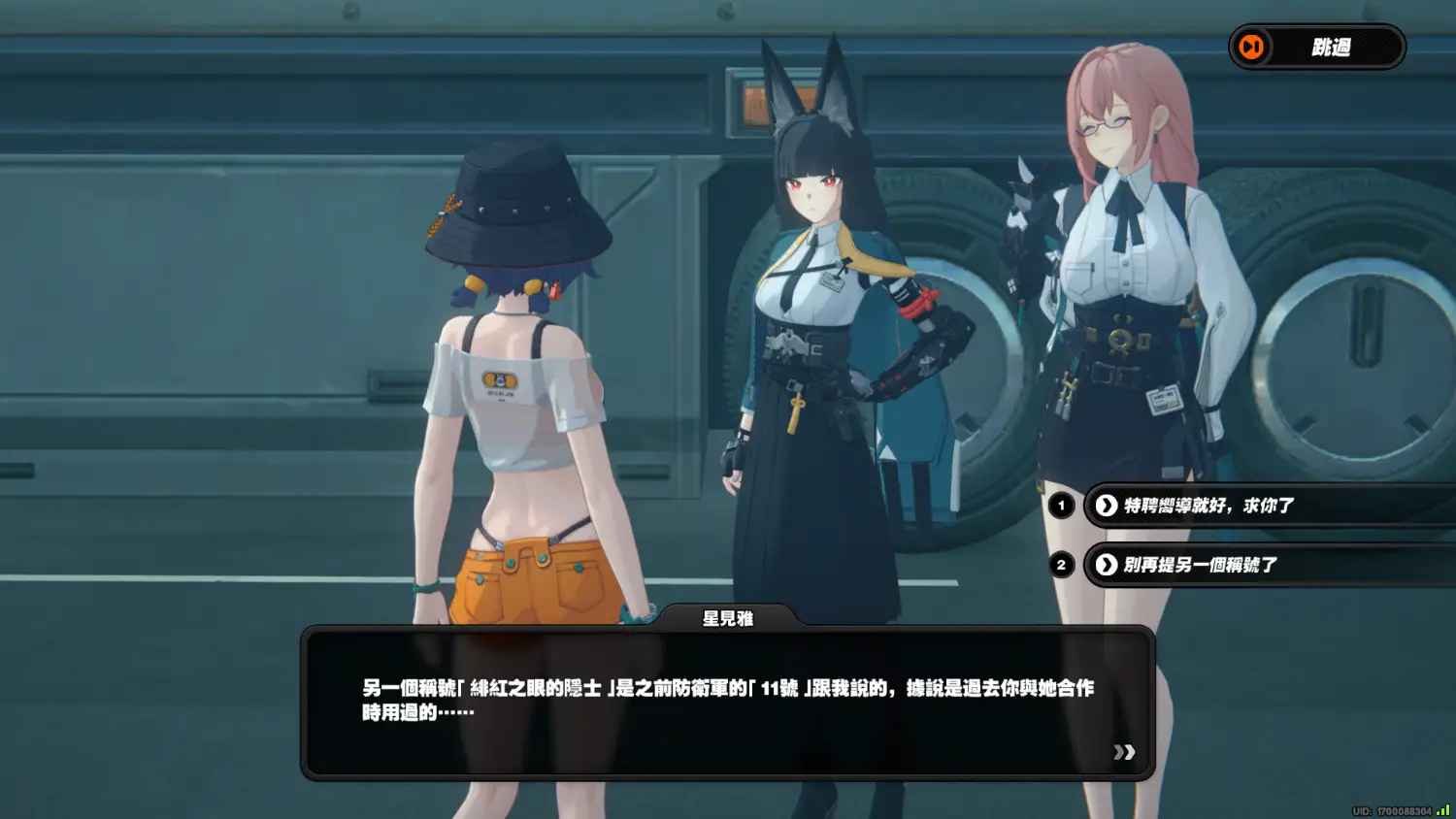Choose reply 特聘嚮導就好，求你了
The height and width of the screenshot is (819, 1456).
coord(1209,506)
